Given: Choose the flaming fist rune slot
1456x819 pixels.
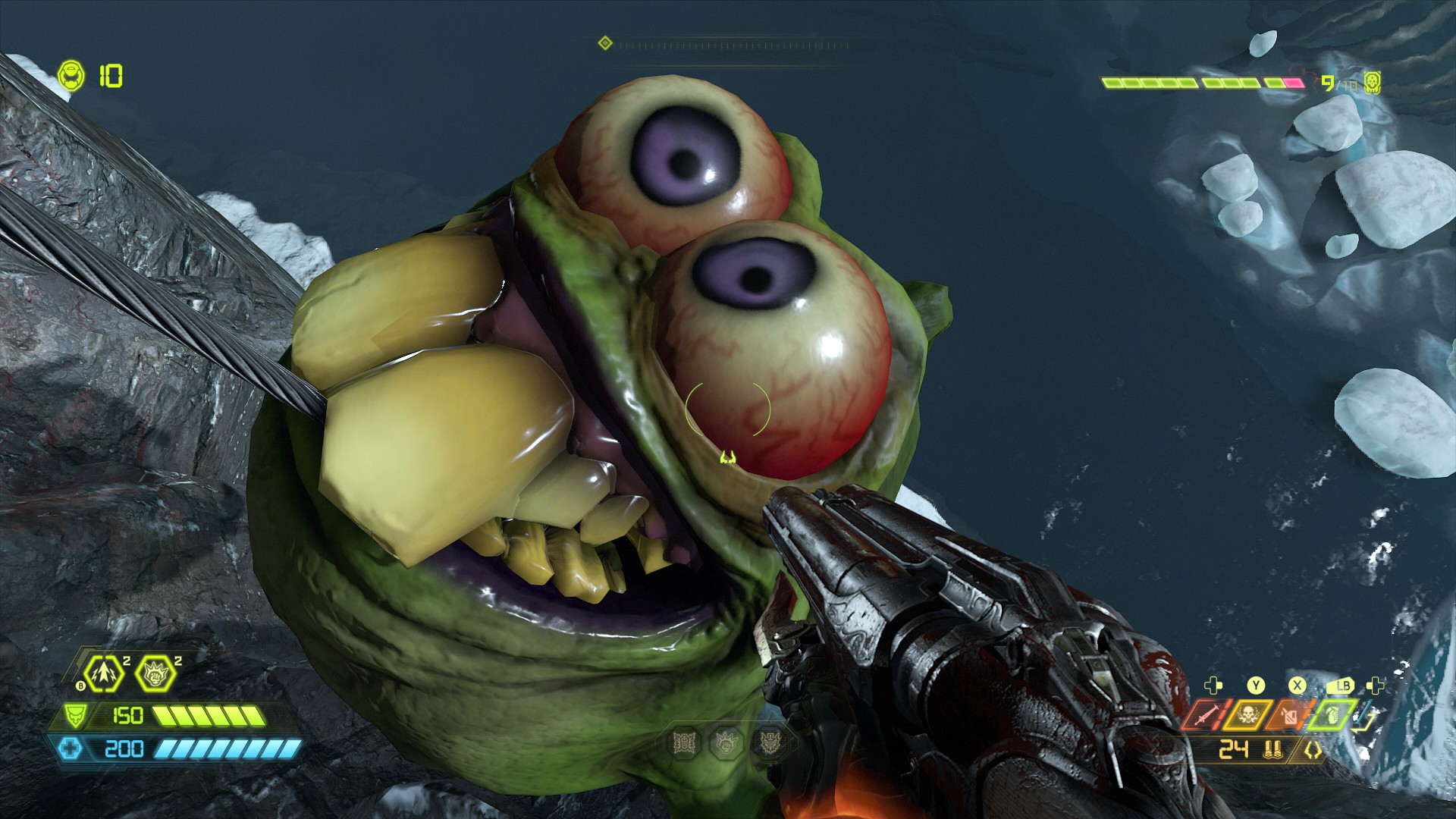Looking at the screenshot, I should (x=727, y=743).
